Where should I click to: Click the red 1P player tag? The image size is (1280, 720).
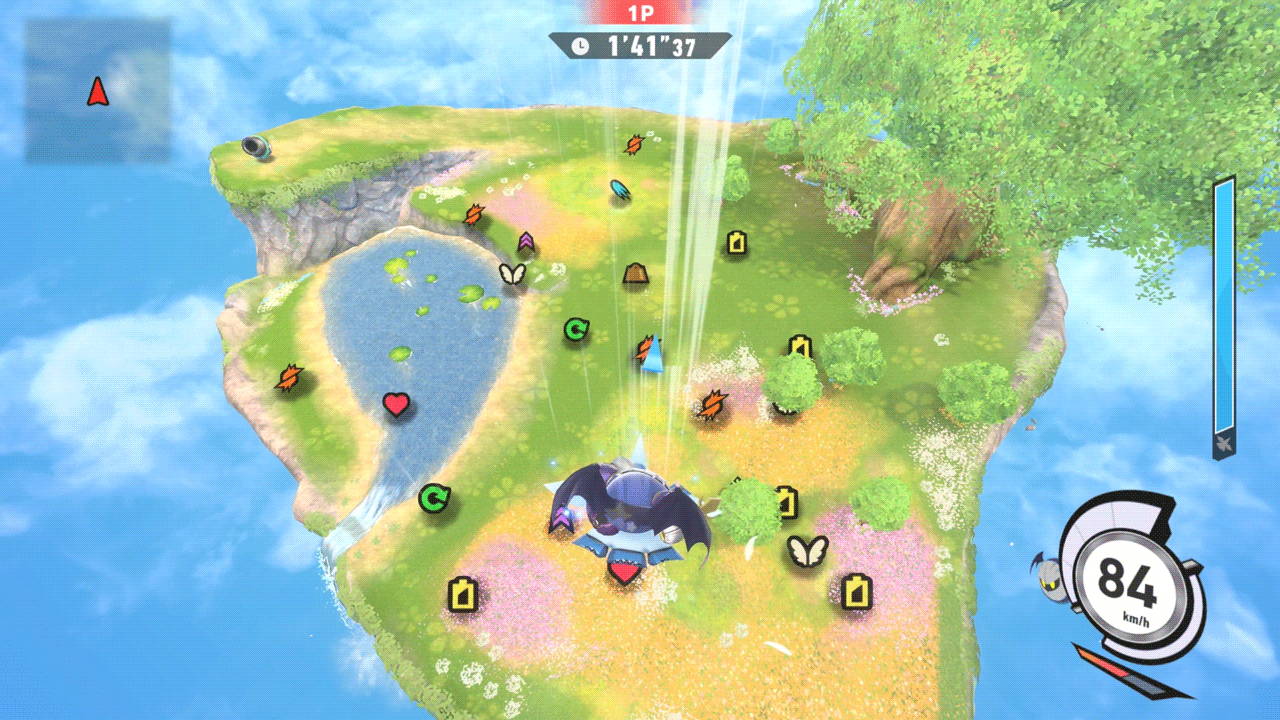point(640,13)
